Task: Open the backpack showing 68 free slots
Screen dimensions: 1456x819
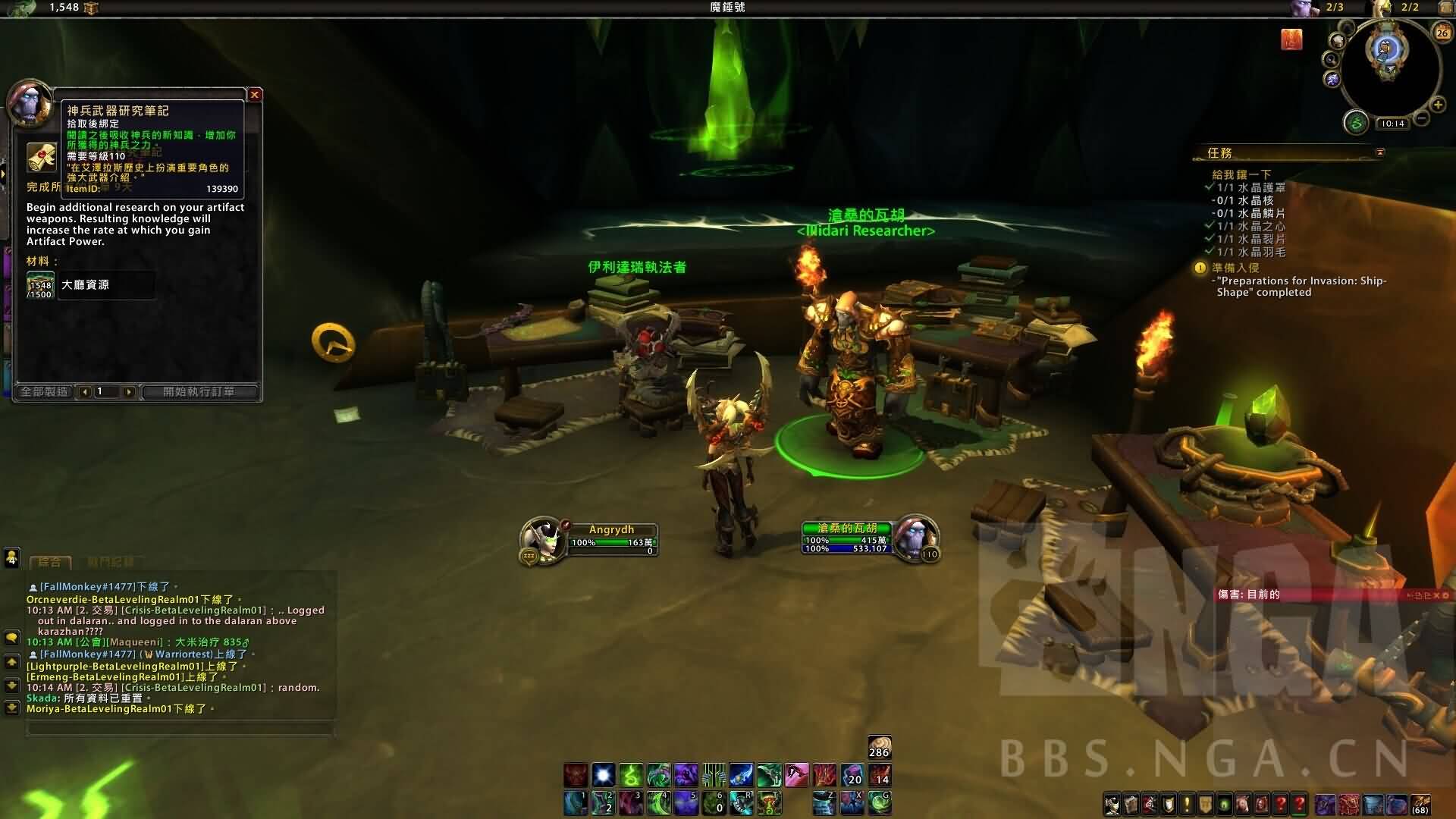Action: (x=1420, y=804)
